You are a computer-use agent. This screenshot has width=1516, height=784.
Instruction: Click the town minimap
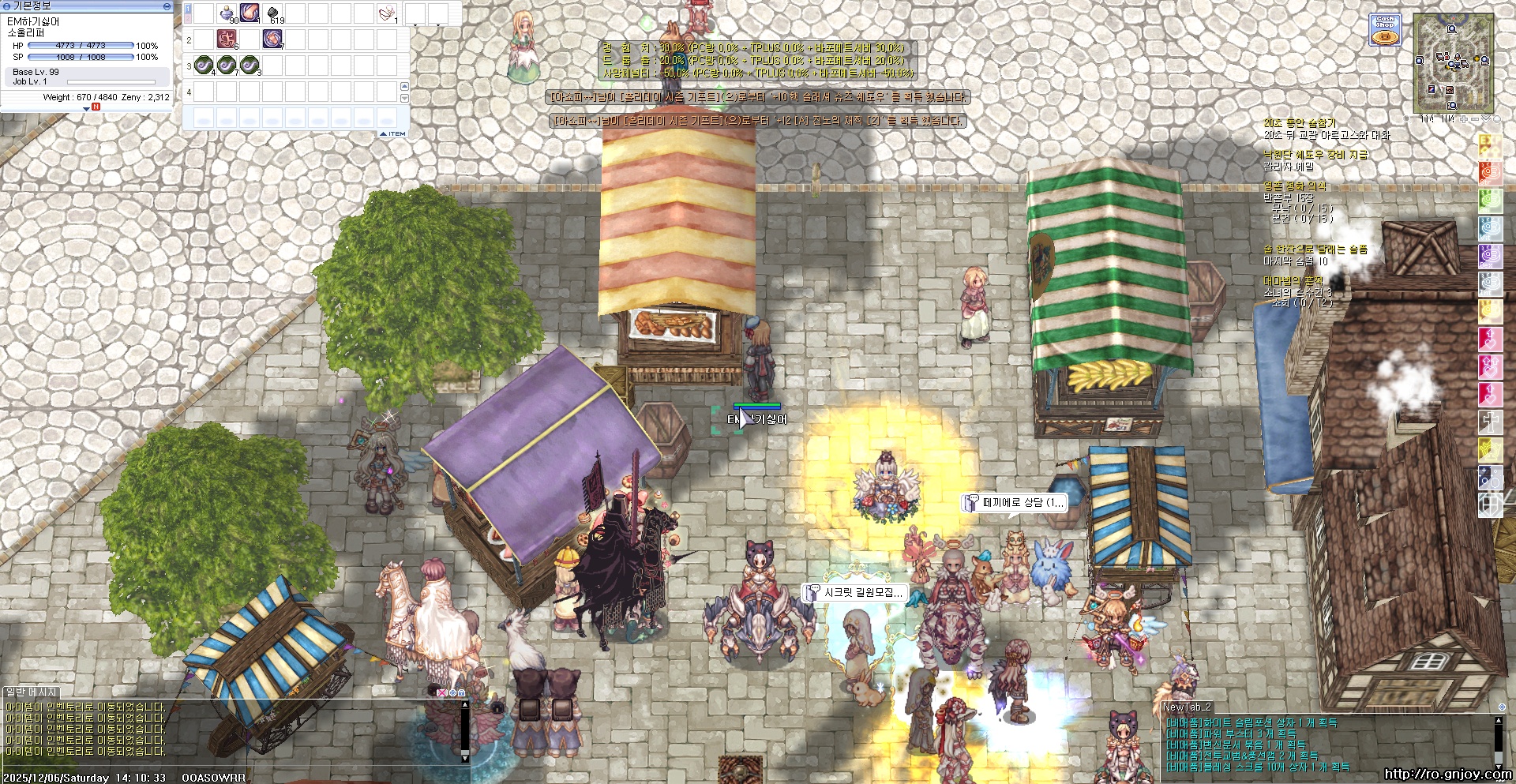1453,63
